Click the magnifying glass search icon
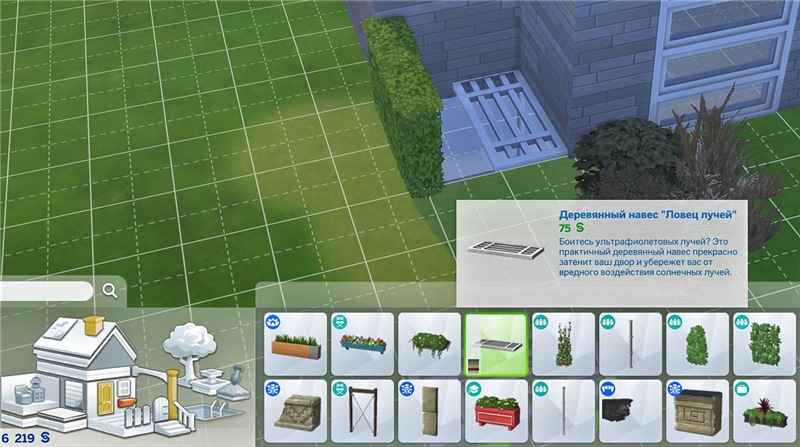 109,291
